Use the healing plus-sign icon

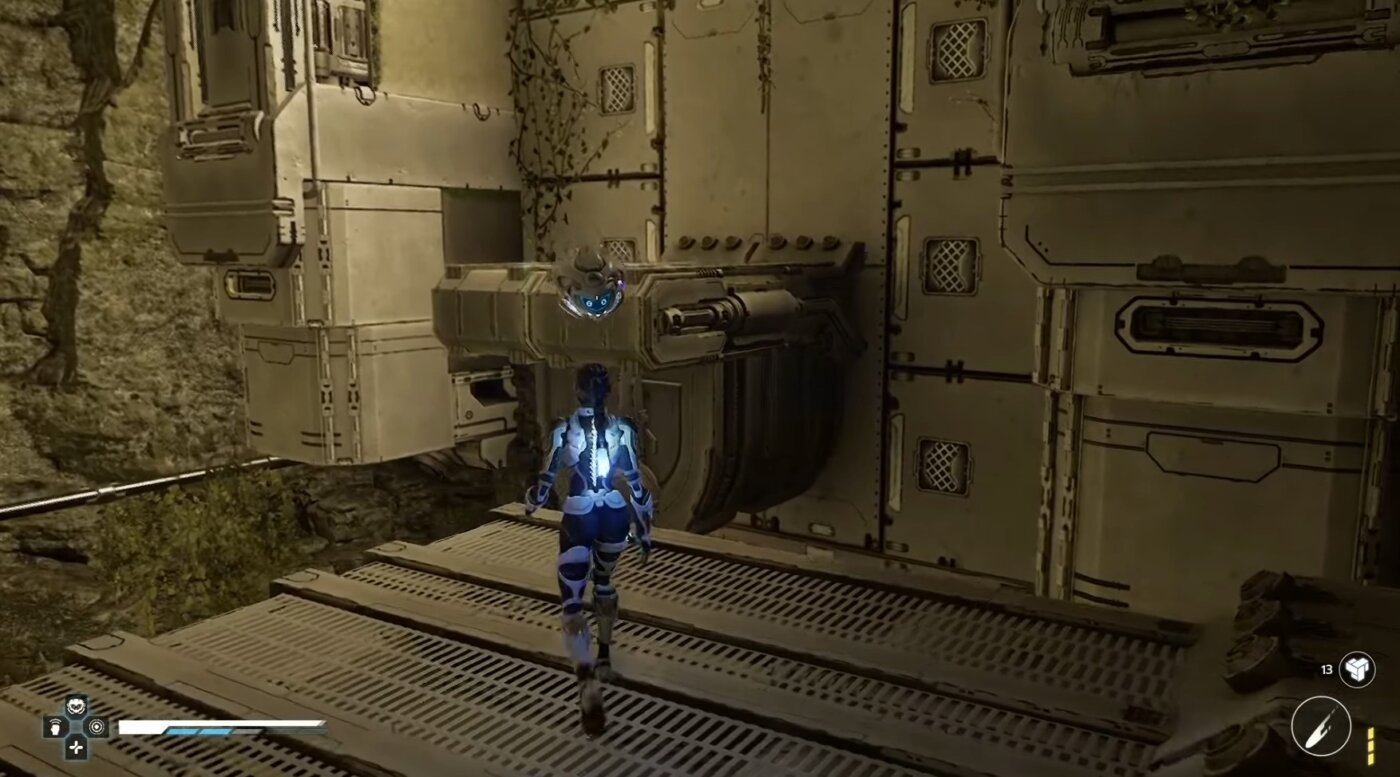[x=76, y=747]
